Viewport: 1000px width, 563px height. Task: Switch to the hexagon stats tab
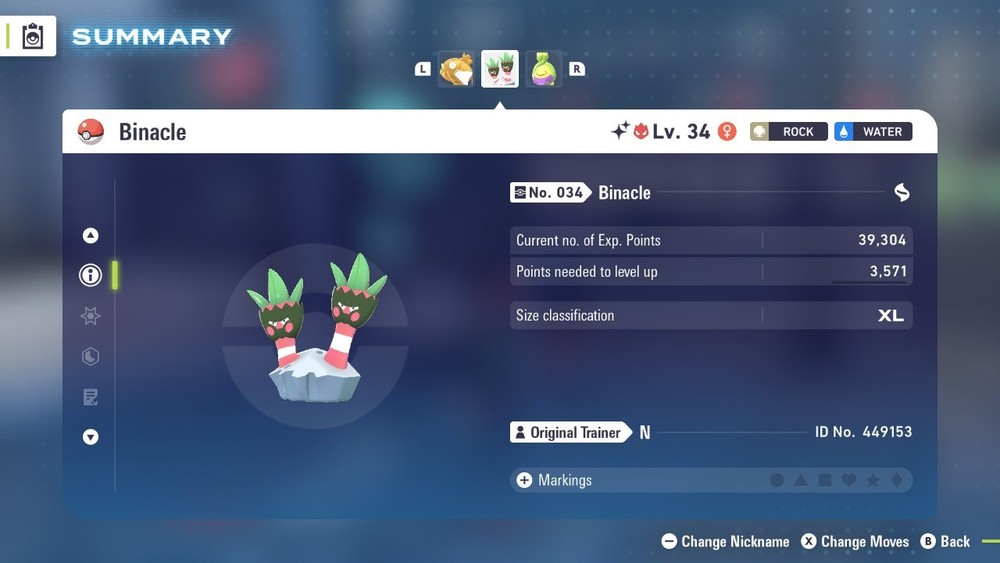coord(90,356)
